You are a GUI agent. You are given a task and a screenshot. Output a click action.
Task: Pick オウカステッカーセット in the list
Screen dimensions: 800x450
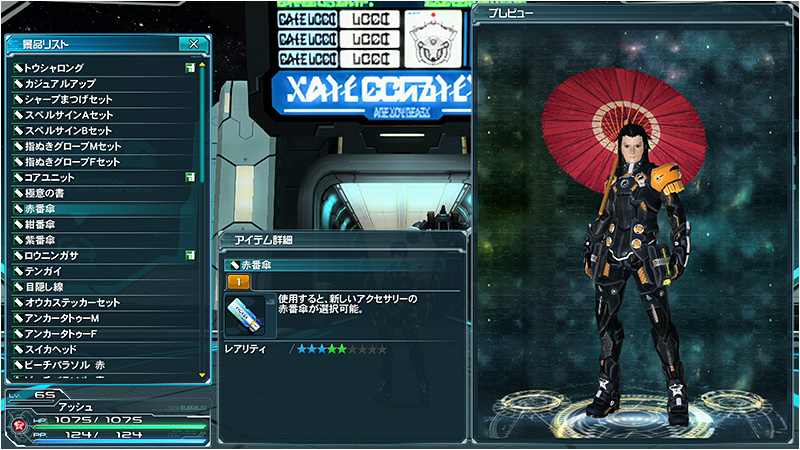click(78, 302)
